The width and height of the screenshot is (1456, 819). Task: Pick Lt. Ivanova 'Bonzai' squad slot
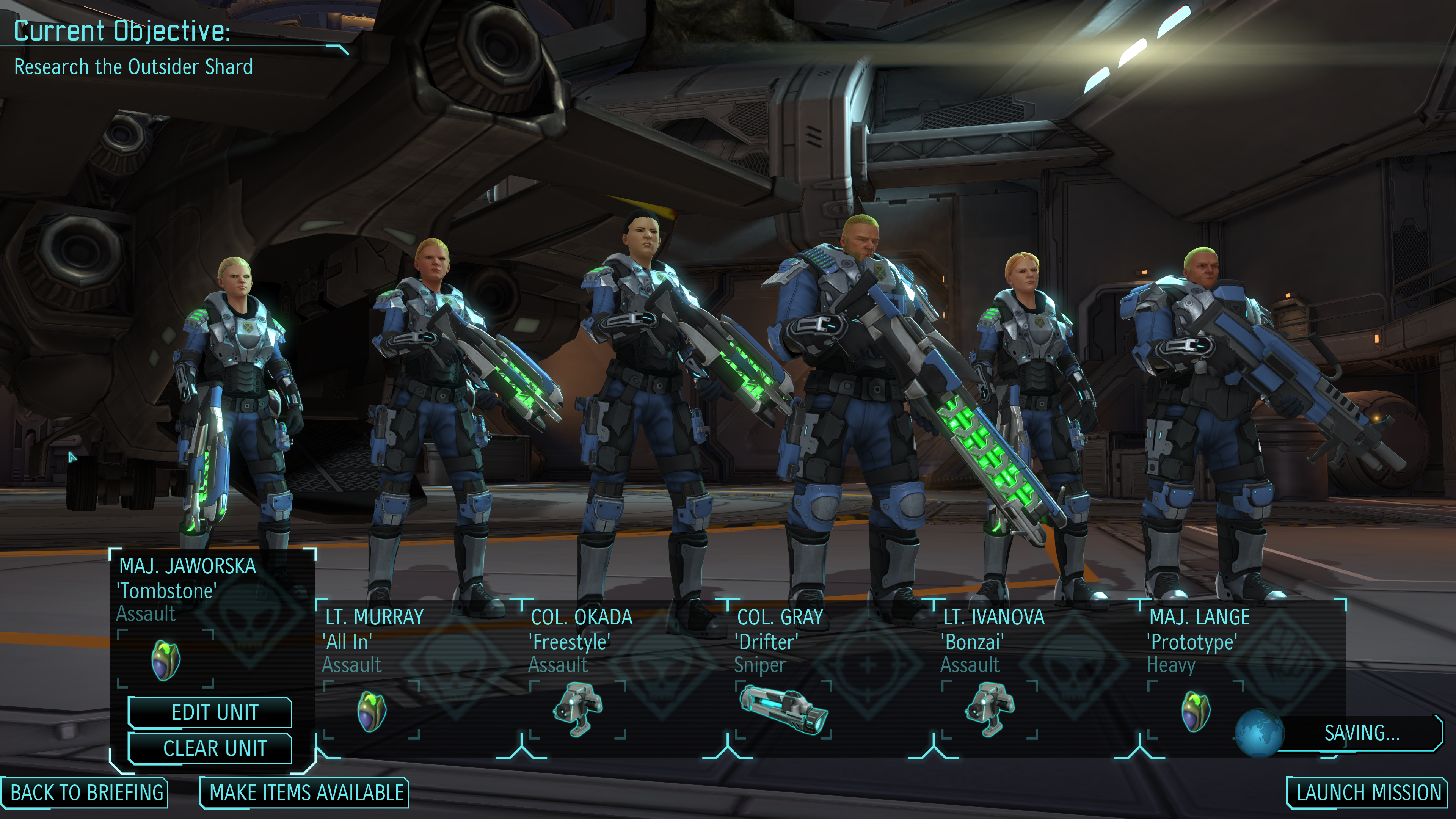[993, 640]
